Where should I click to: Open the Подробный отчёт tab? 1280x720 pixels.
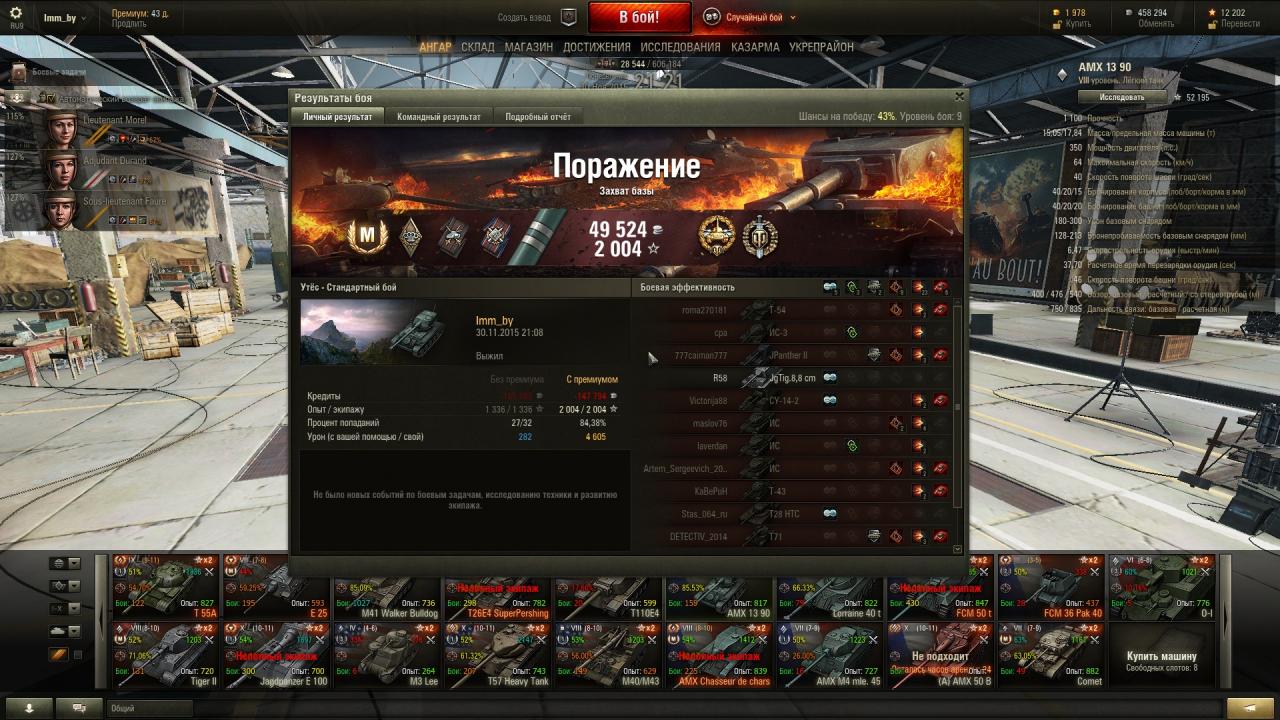point(538,117)
